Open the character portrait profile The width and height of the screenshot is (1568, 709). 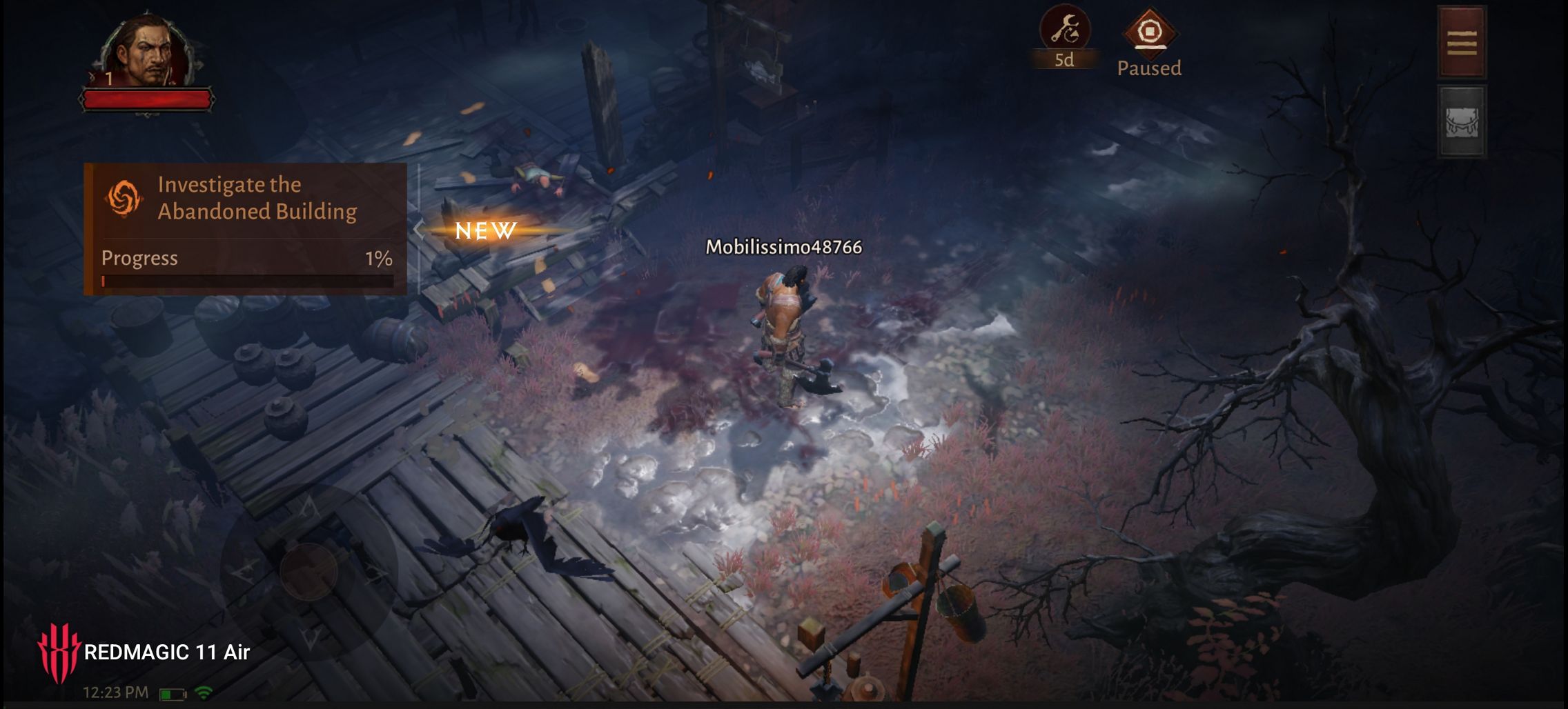pos(147,53)
